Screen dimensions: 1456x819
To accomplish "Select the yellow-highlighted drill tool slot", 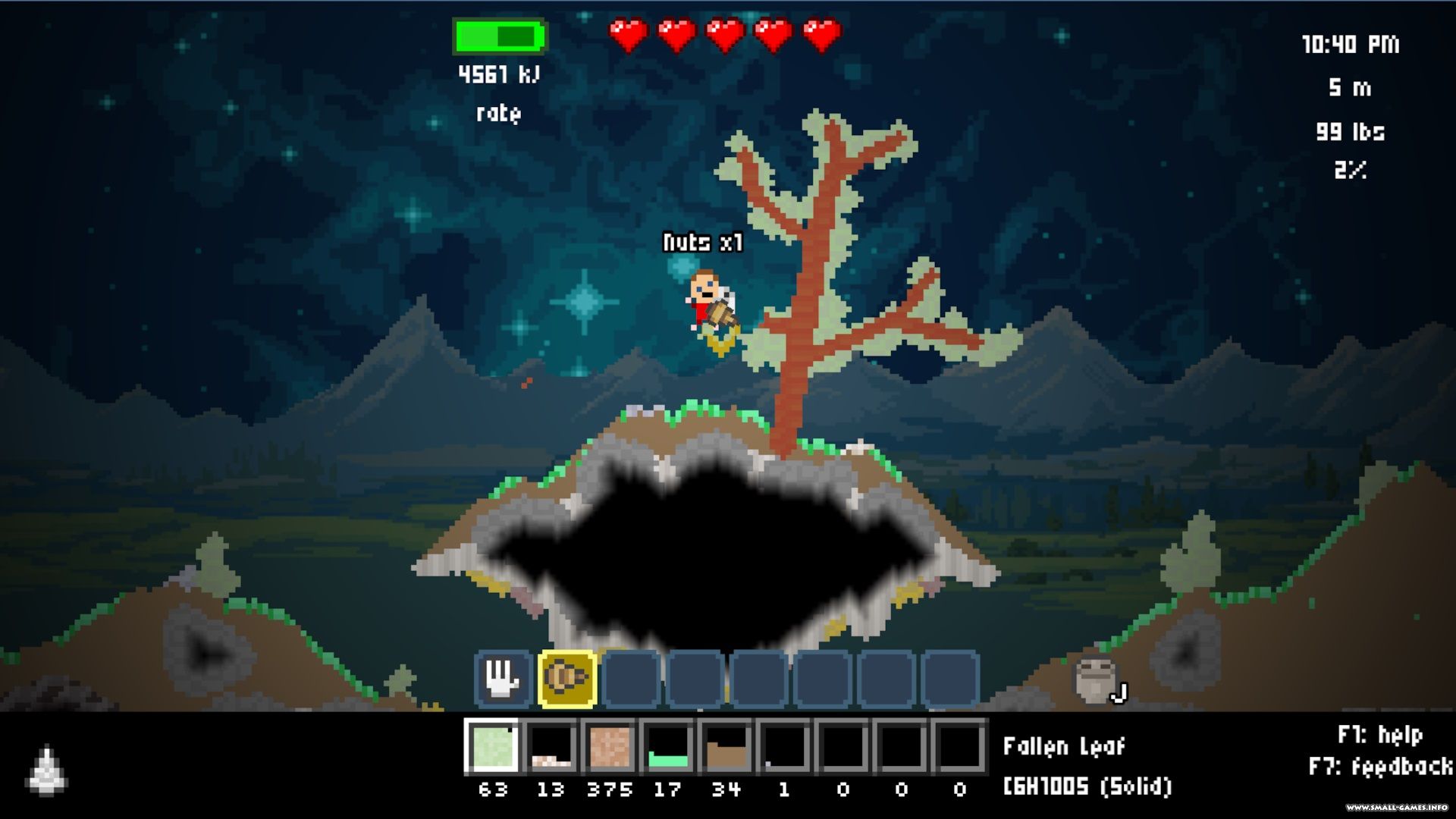I will [x=567, y=677].
